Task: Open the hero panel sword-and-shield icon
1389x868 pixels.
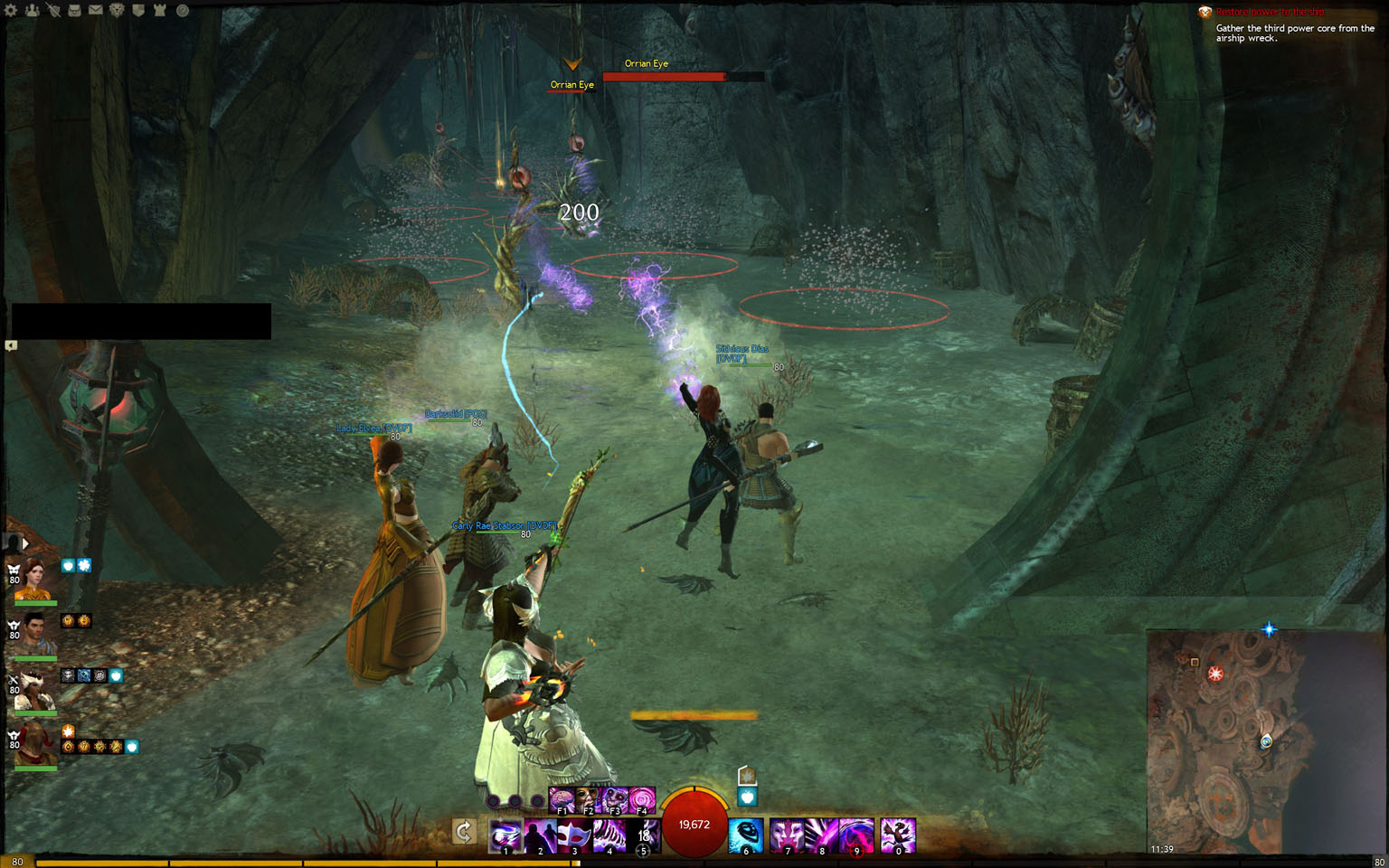Action: (53, 11)
